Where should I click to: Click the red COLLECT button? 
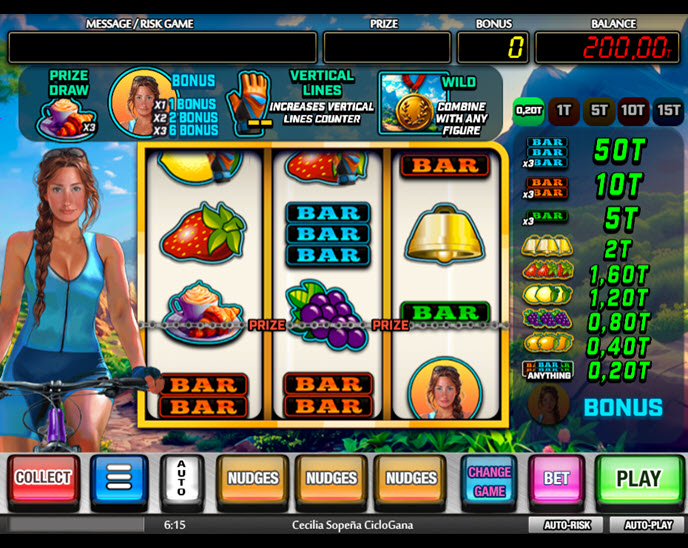pyautogui.click(x=43, y=479)
